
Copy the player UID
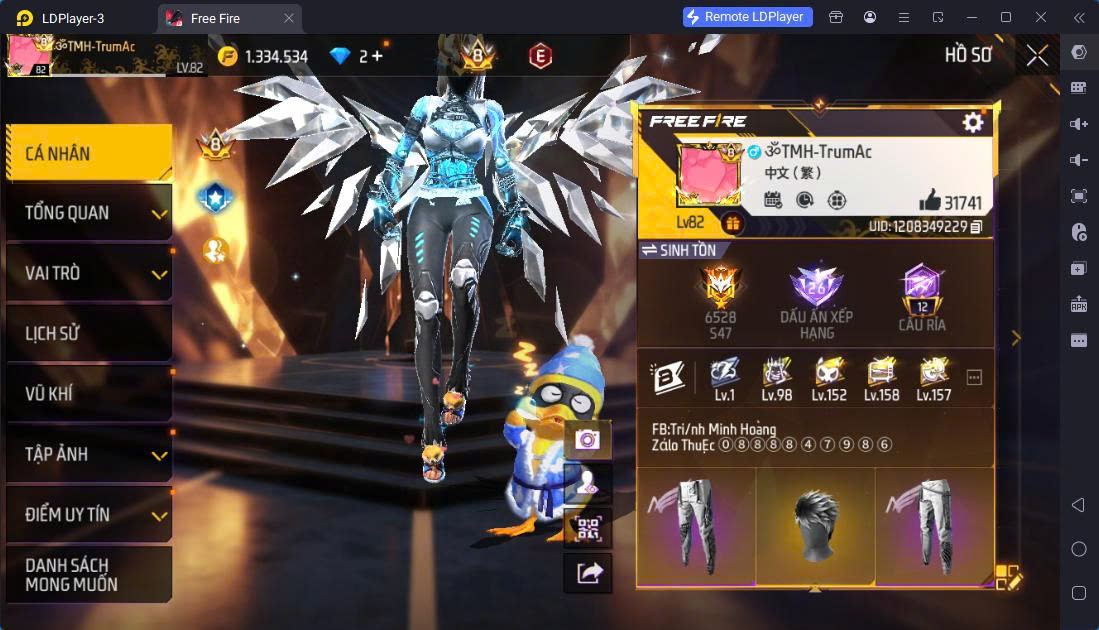(x=976, y=228)
